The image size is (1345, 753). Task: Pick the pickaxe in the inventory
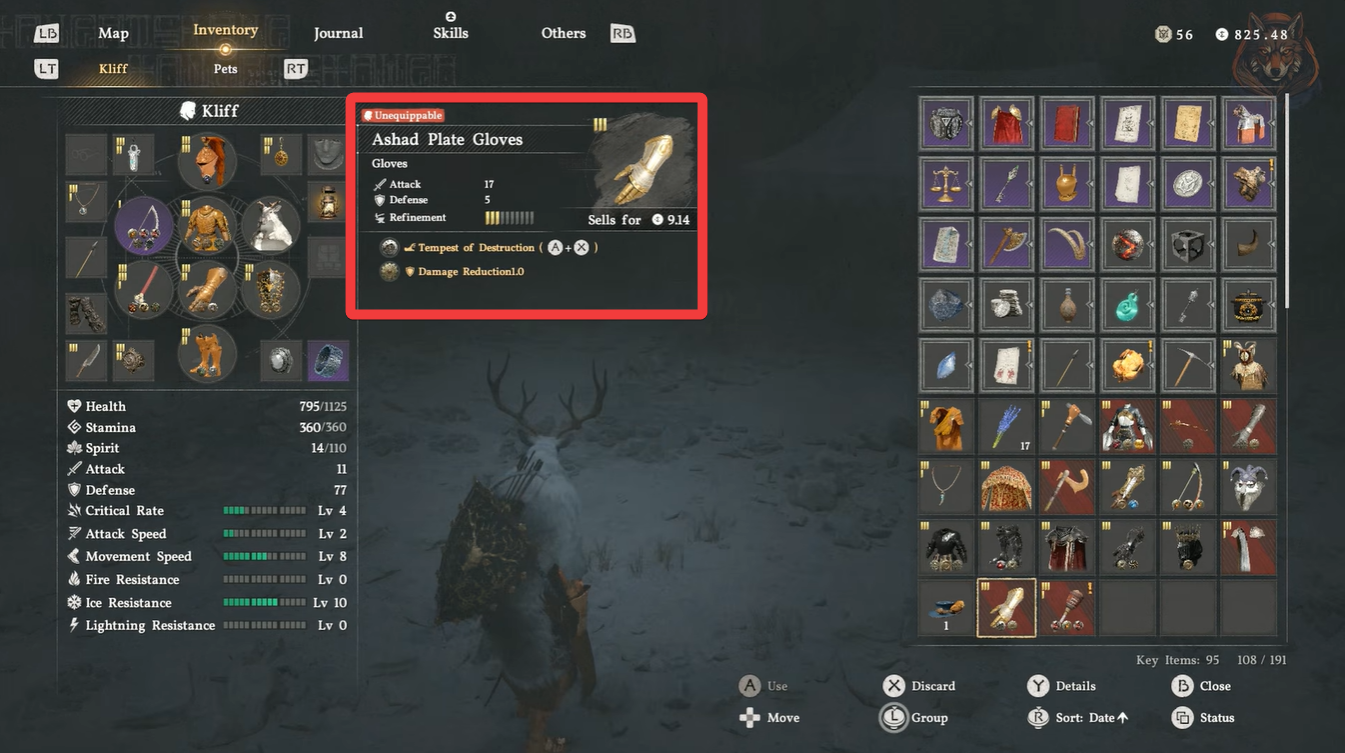[1187, 365]
